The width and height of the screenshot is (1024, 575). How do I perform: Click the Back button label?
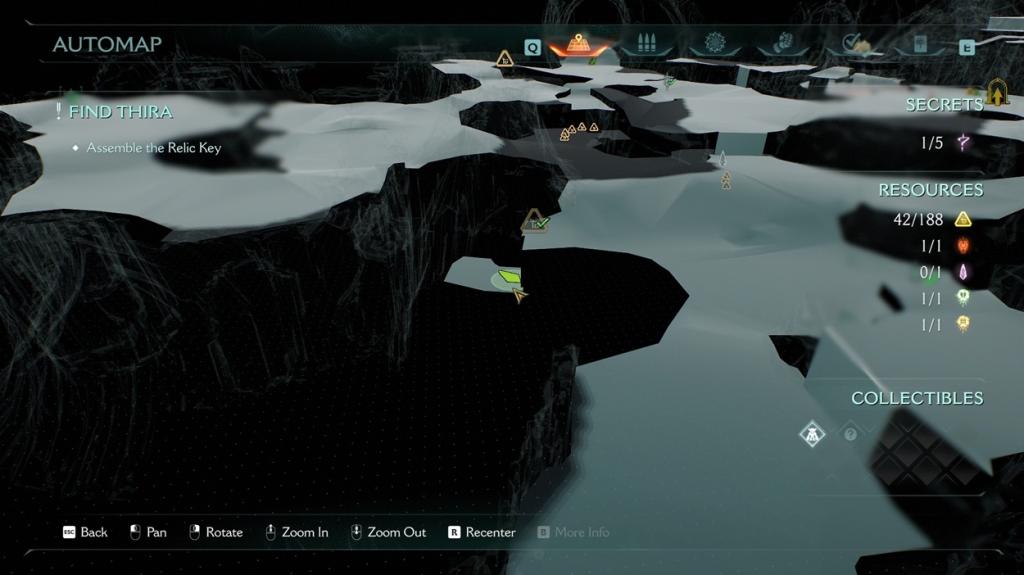[94, 532]
